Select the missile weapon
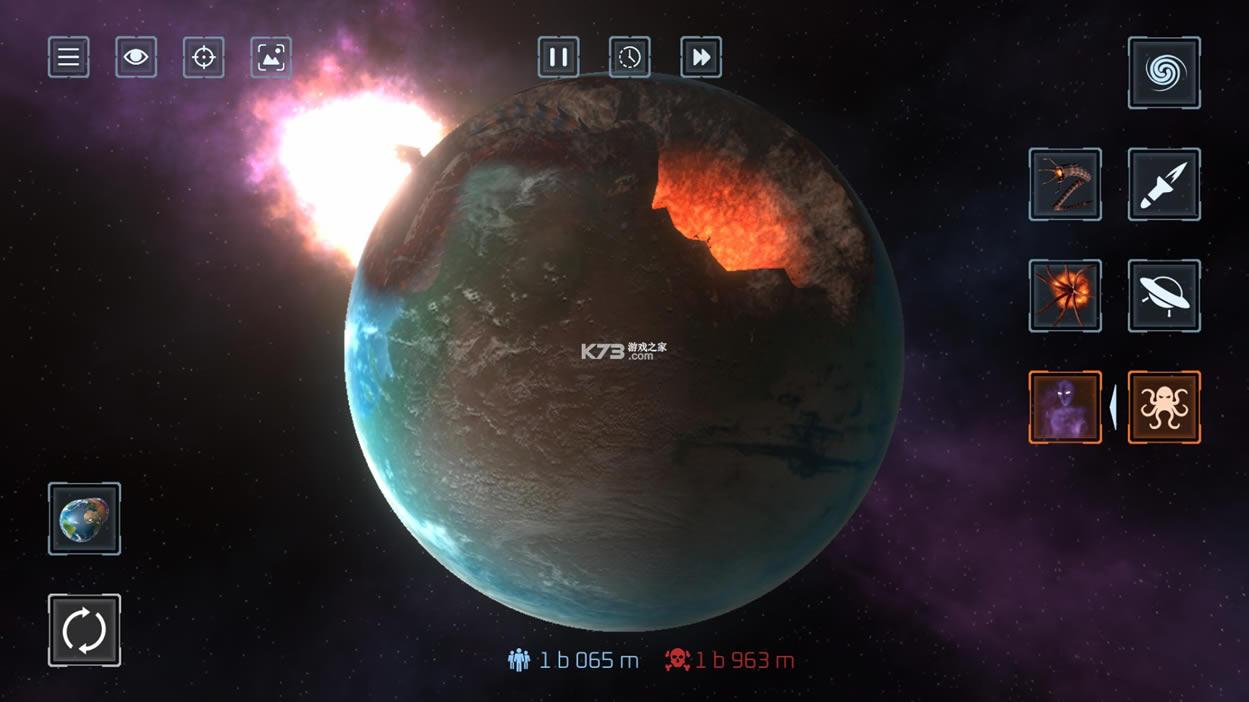The height and width of the screenshot is (702, 1249). 1164,185
